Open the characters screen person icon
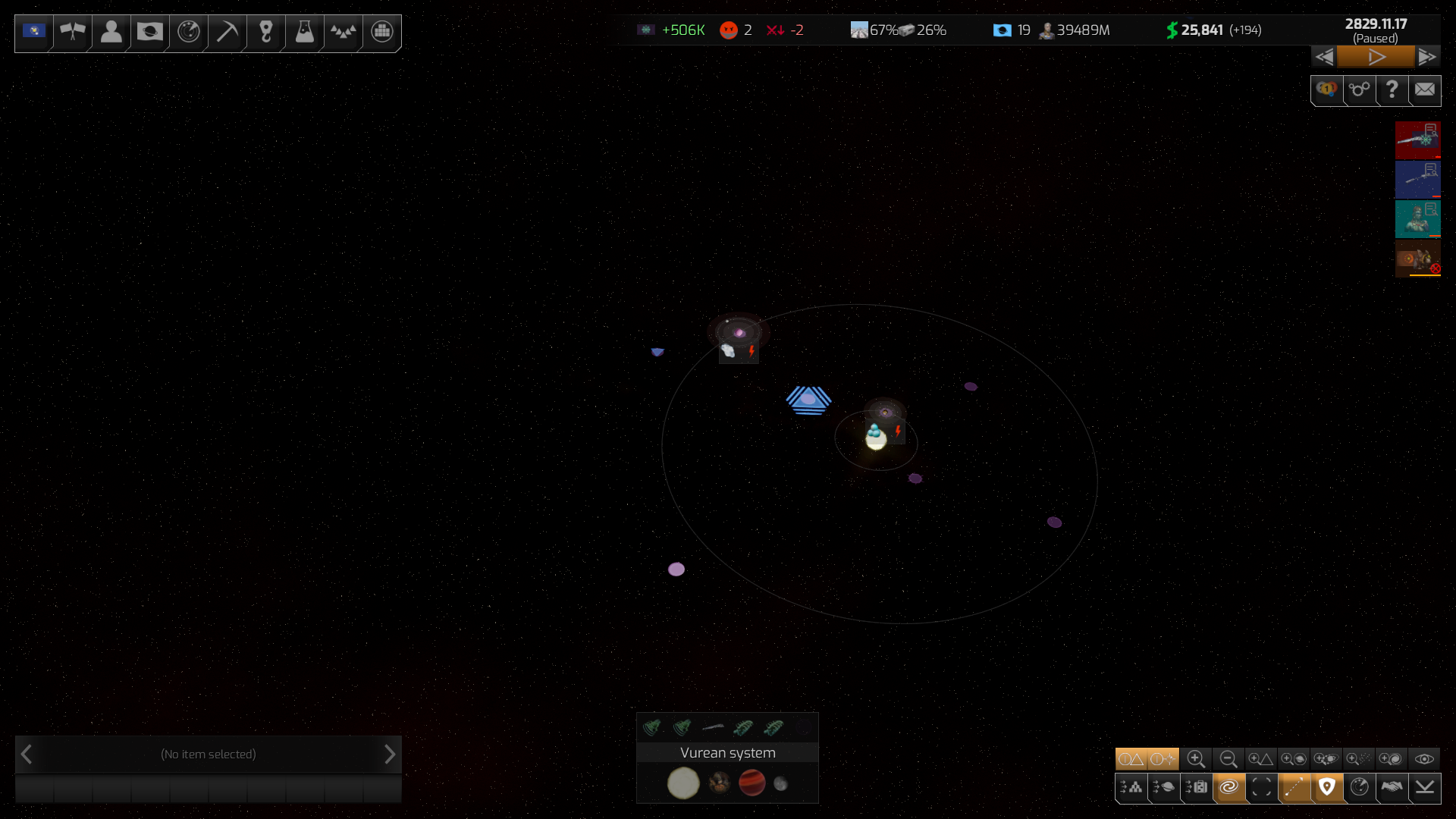 (x=111, y=32)
